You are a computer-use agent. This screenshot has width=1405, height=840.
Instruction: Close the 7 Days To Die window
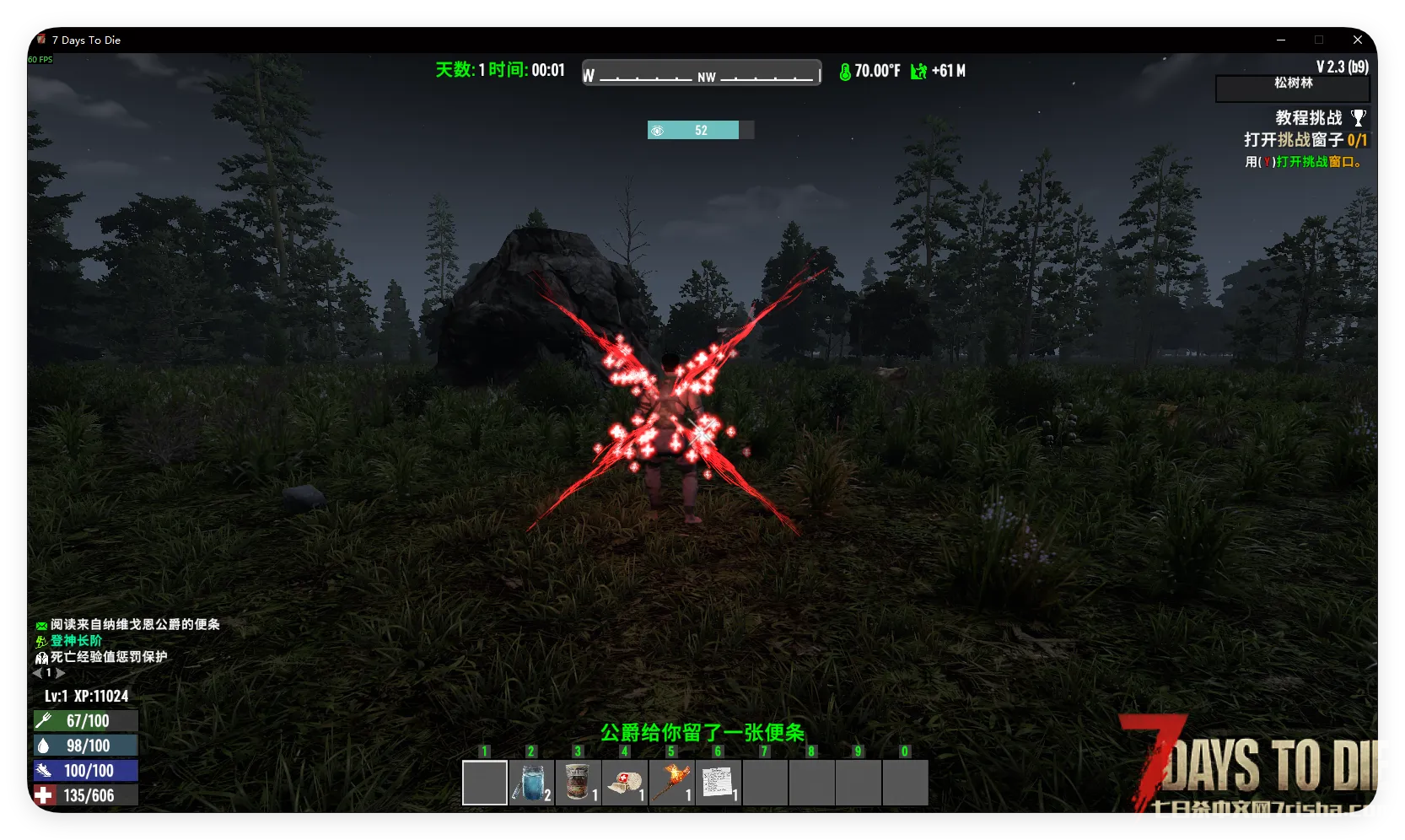click(1358, 40)
